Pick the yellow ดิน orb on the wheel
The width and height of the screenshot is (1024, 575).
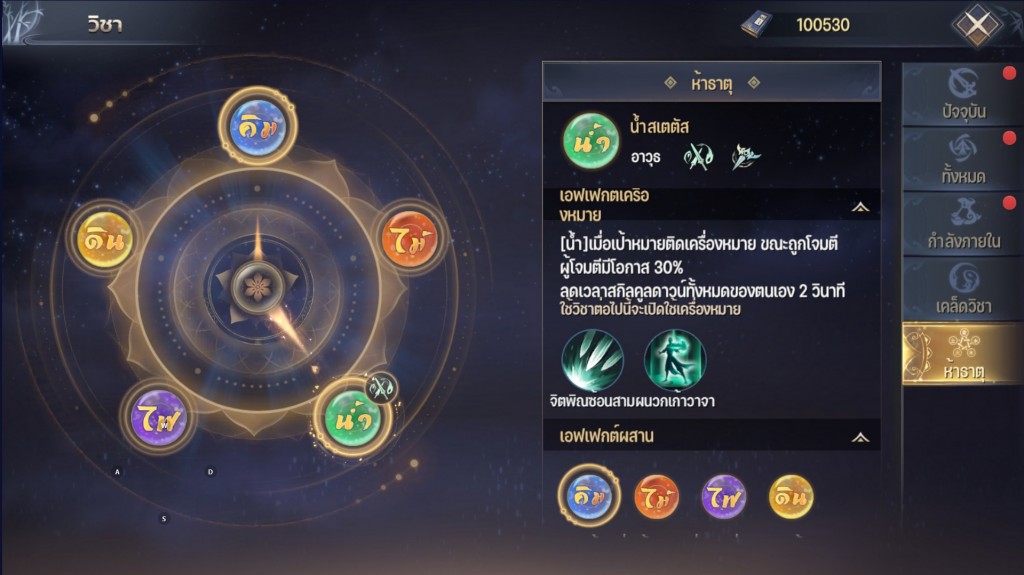[x=105, y=240]
